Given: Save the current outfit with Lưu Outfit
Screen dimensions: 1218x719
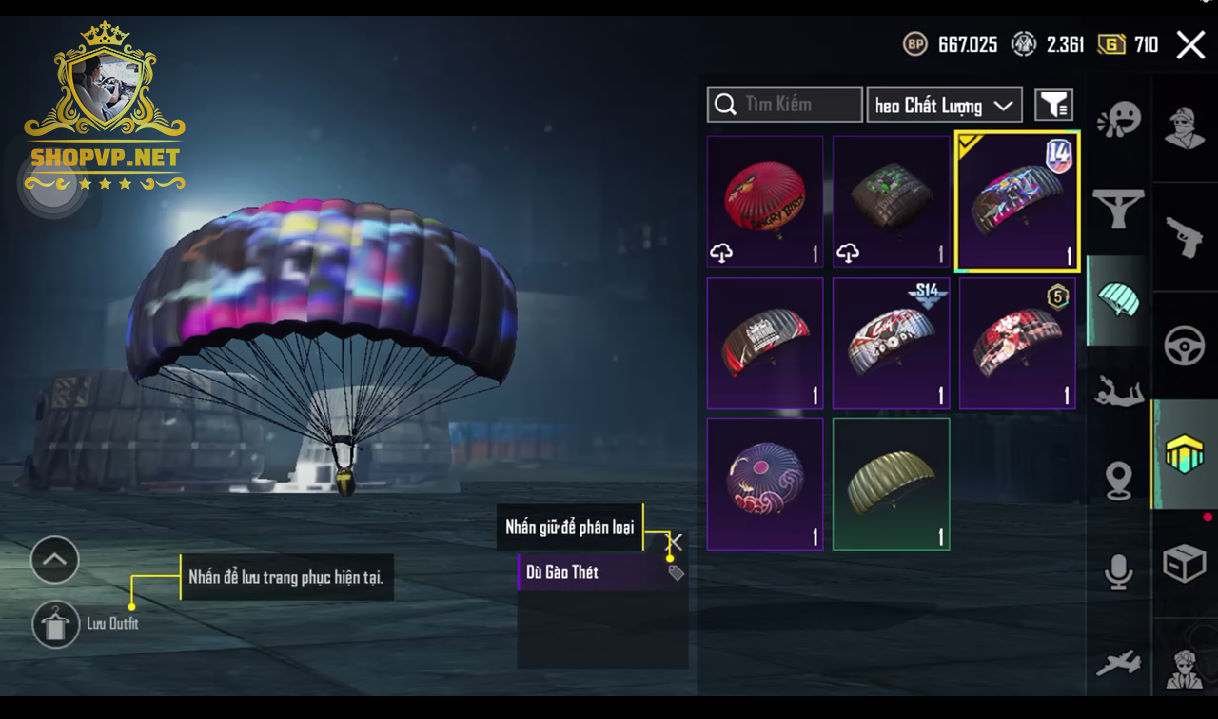Looking at the screenshot, I should [x=56, y=625].
